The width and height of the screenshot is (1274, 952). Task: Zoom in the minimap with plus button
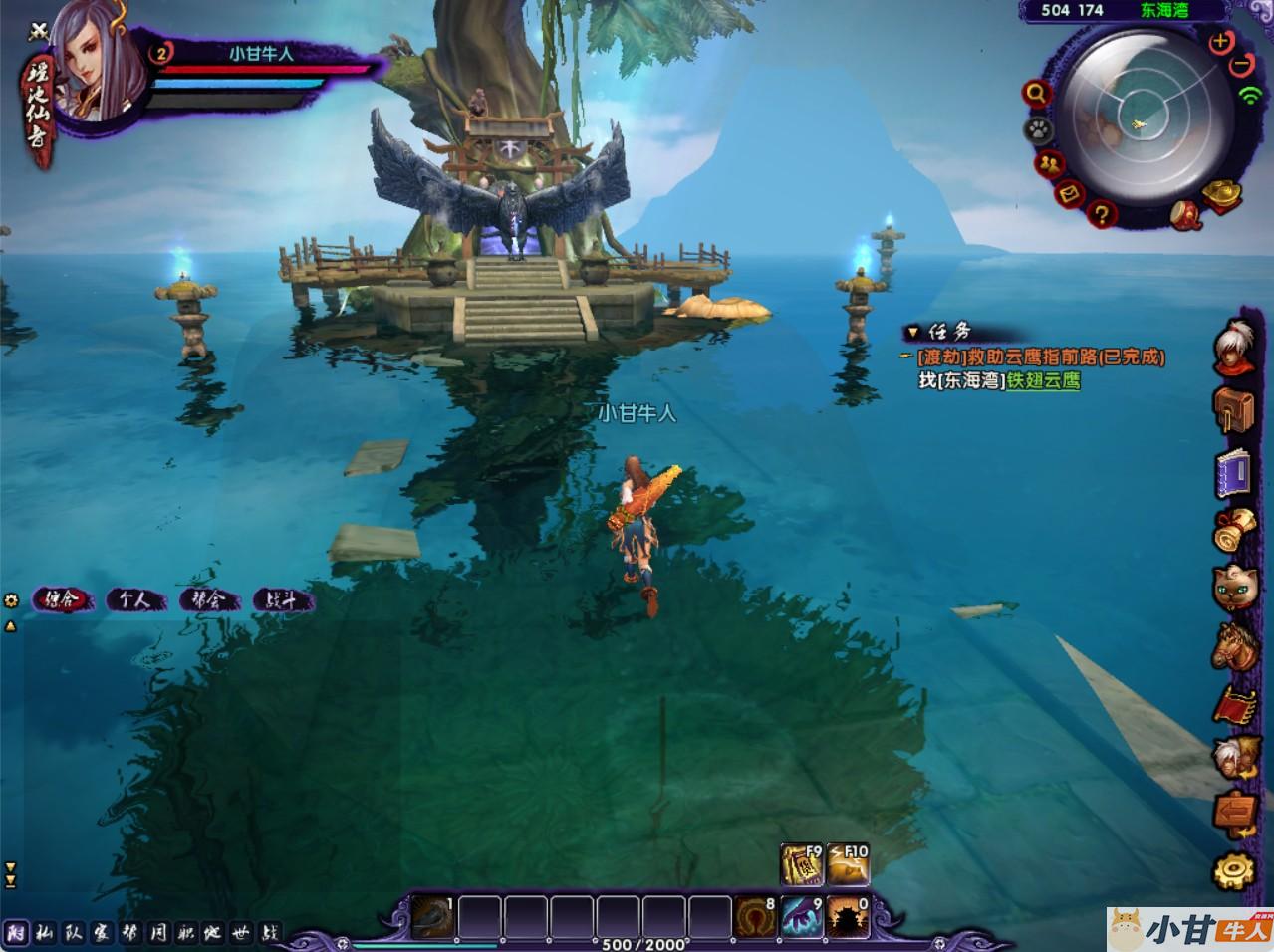tap(1220, 42)
